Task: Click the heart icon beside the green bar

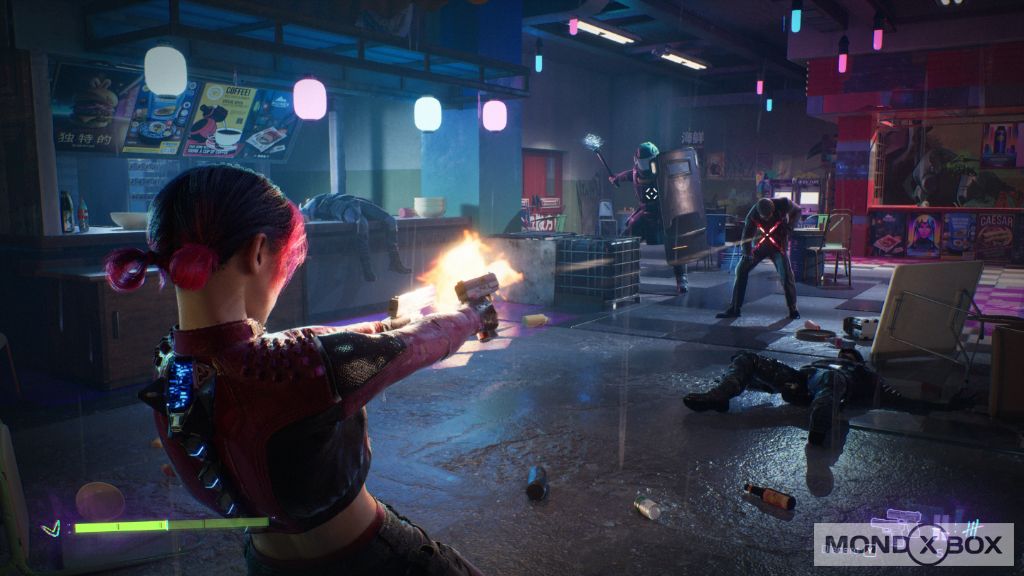Action: [x=51, y=527]
